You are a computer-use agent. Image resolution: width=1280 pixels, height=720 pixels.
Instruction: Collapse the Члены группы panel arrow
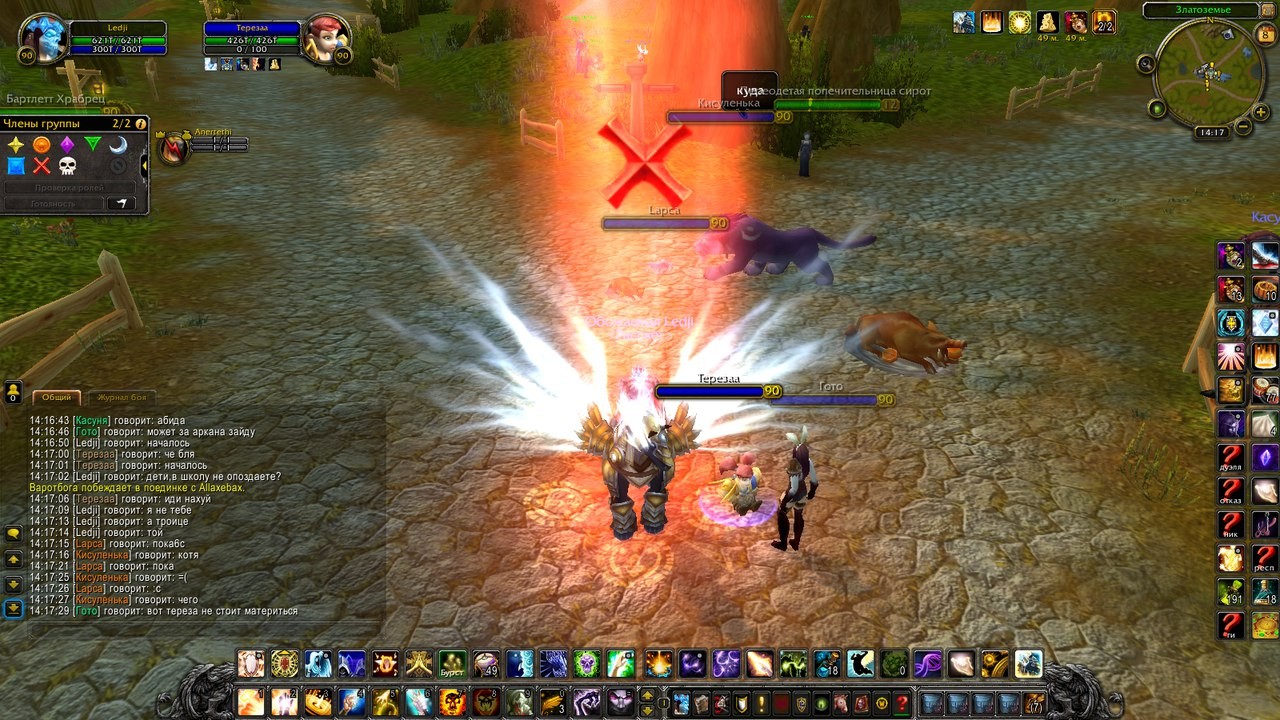coord(145,165)
